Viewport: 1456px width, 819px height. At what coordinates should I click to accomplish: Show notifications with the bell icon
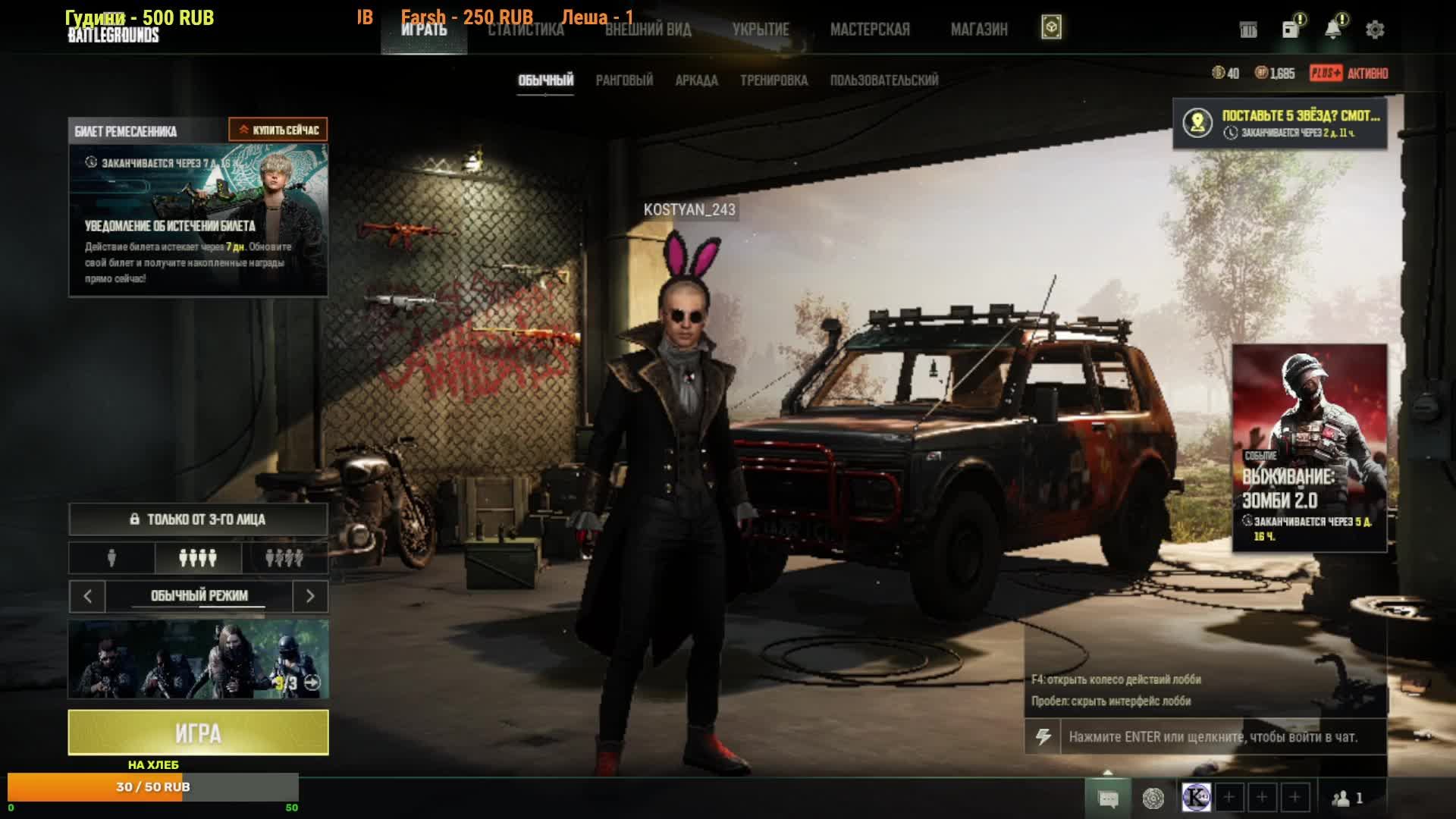click(x=1332, y=30)
